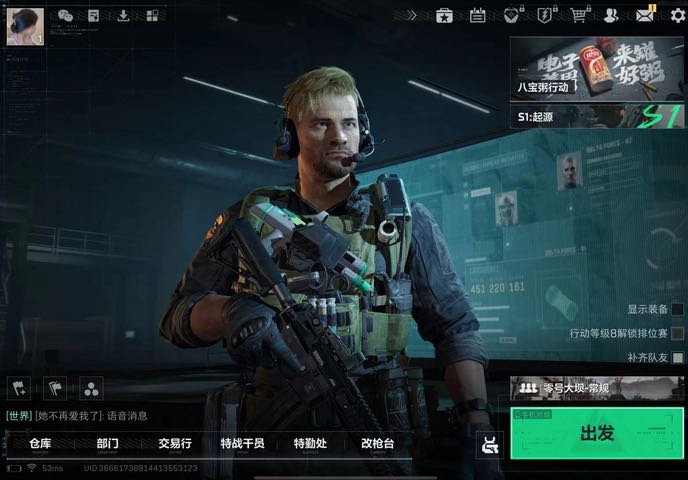
Task: Open the 交易行 trading house
Action: click(x=174, y=443)
